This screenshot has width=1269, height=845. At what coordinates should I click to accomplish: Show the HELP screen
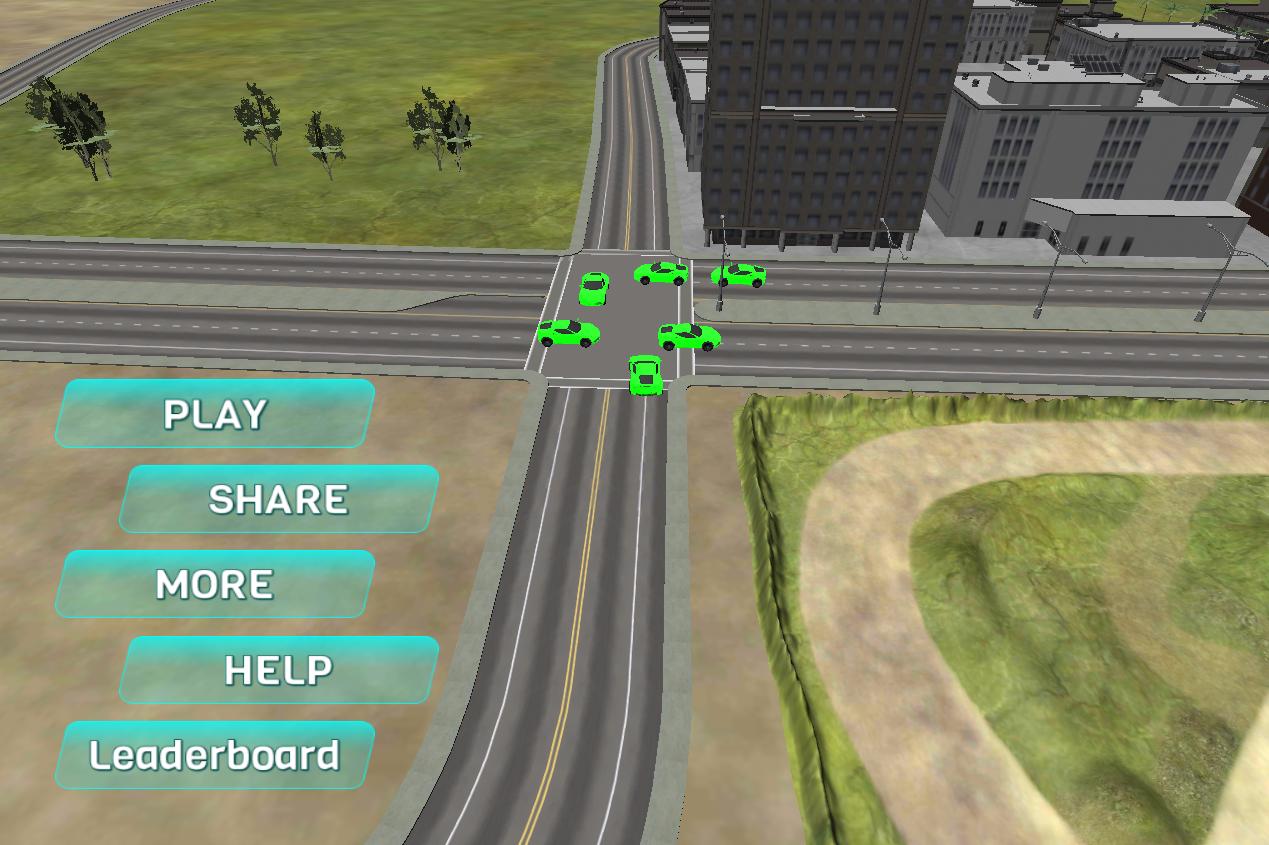278,670
